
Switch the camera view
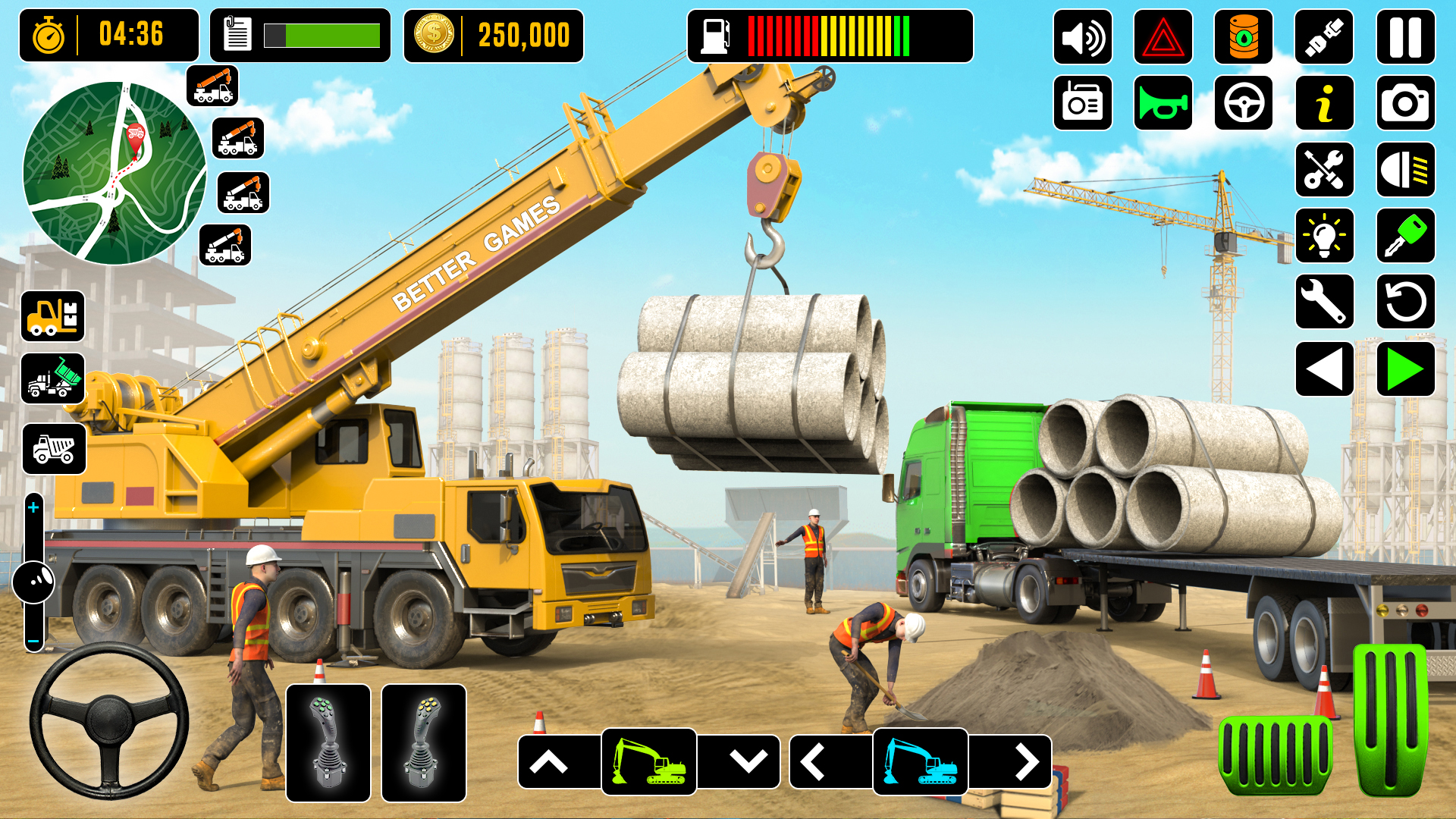point(1405,103)
